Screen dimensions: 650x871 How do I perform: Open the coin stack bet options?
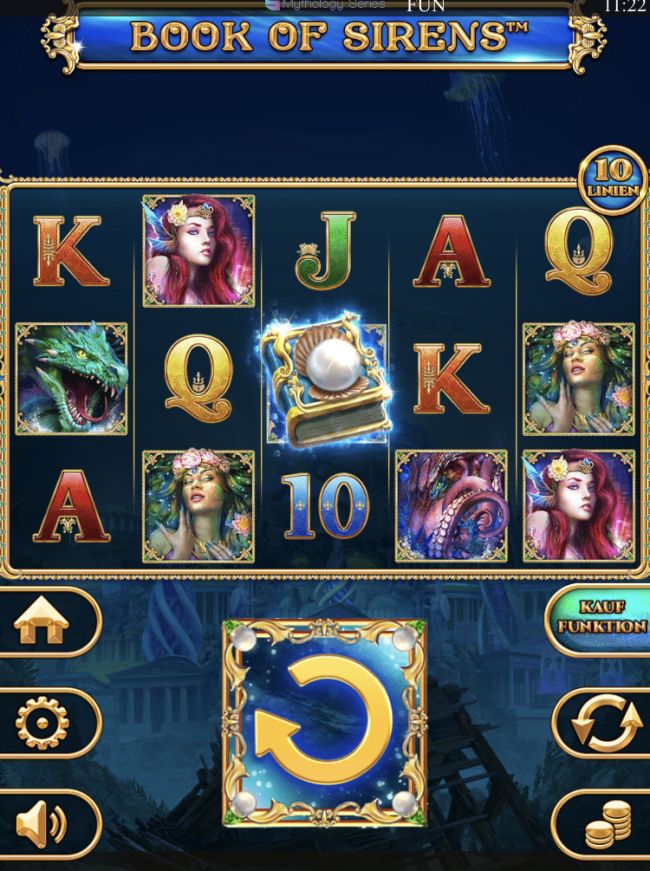pyautogui.click(x=606, y=825)
